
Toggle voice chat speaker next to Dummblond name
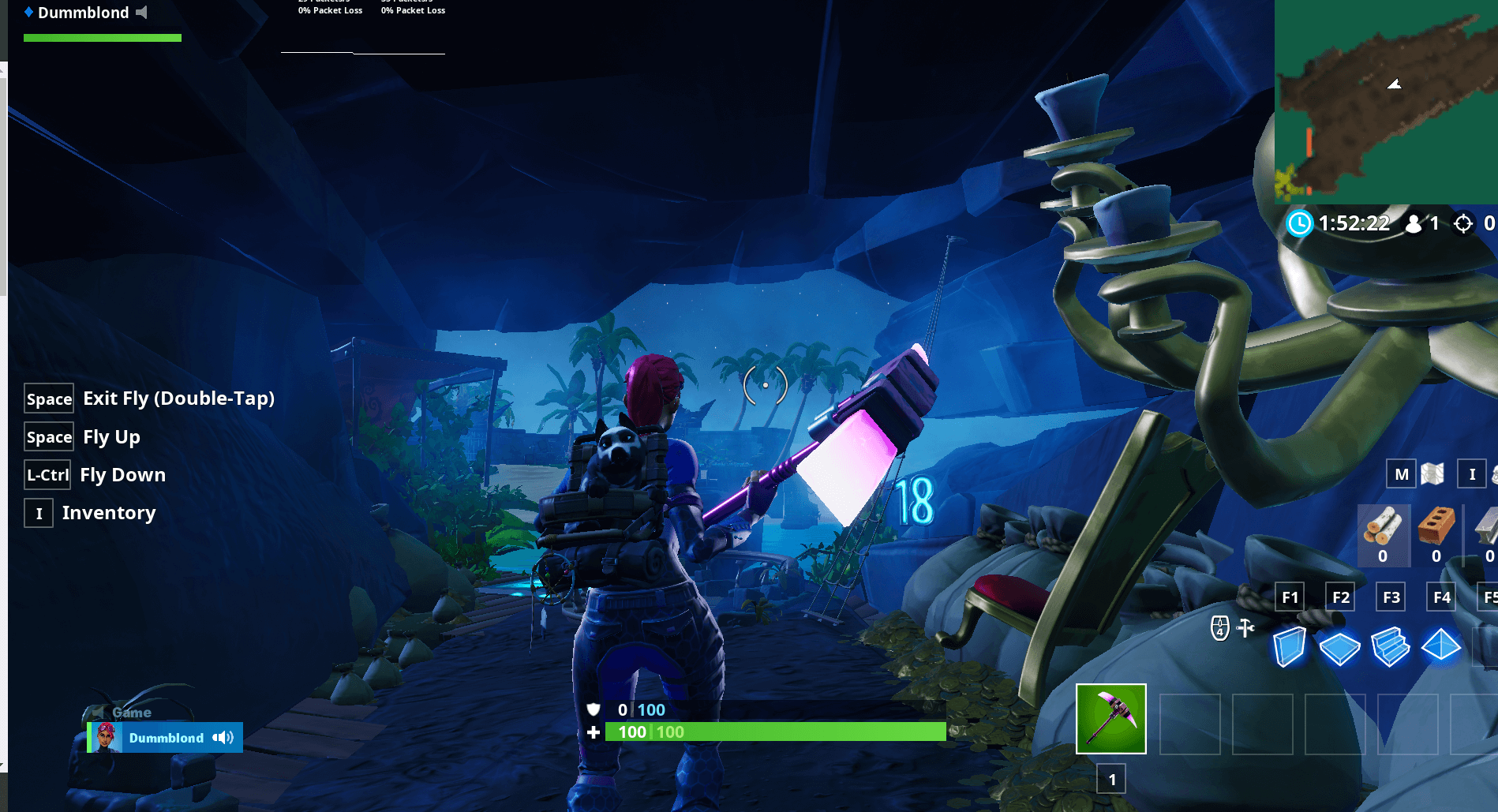pos(223,738)
